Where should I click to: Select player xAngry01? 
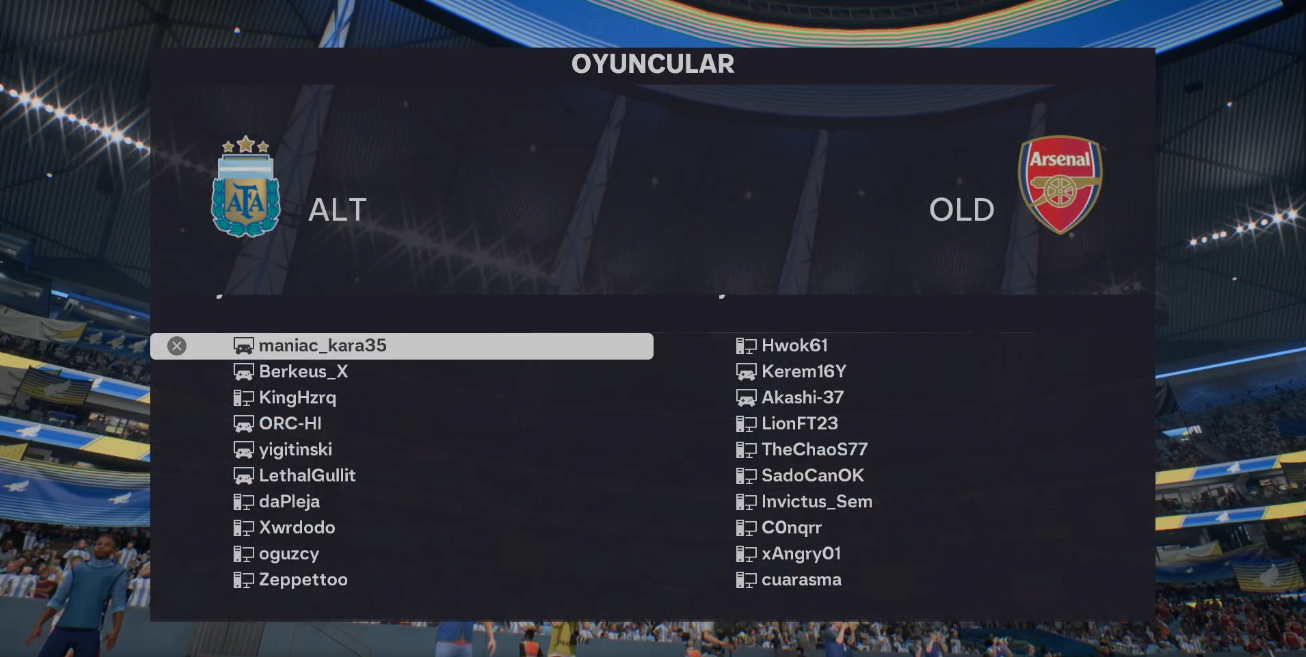point(801,554)
